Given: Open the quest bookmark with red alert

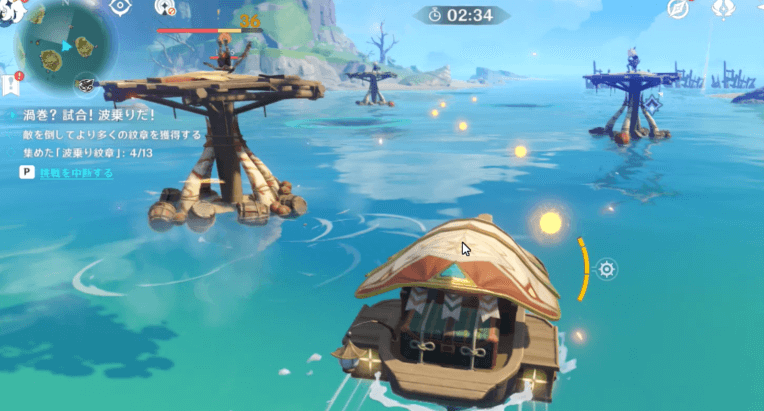Looking at the screenshot, I should pos(11,83).
